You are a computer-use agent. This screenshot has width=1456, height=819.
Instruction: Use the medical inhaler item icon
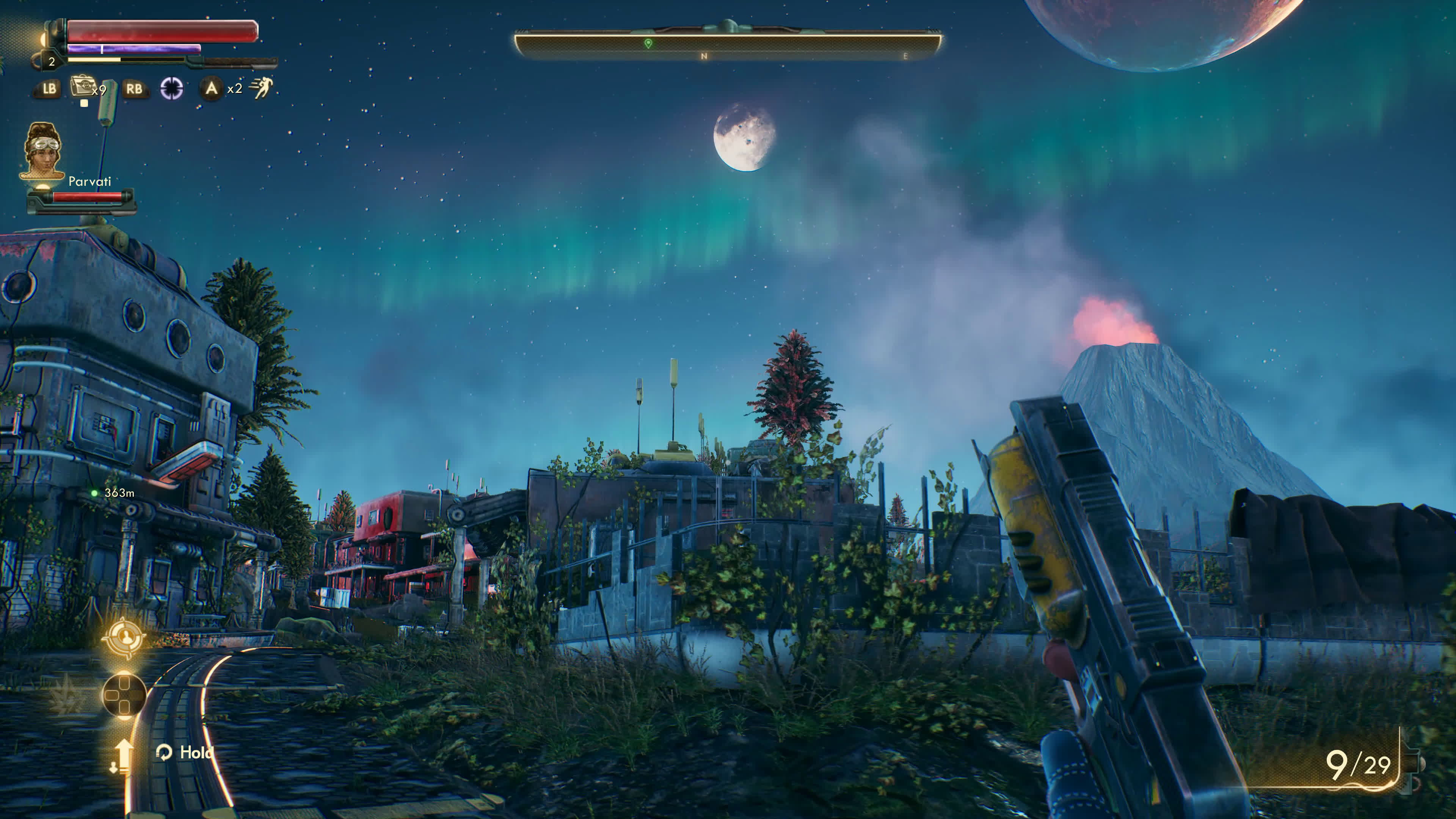click(83, 87)
